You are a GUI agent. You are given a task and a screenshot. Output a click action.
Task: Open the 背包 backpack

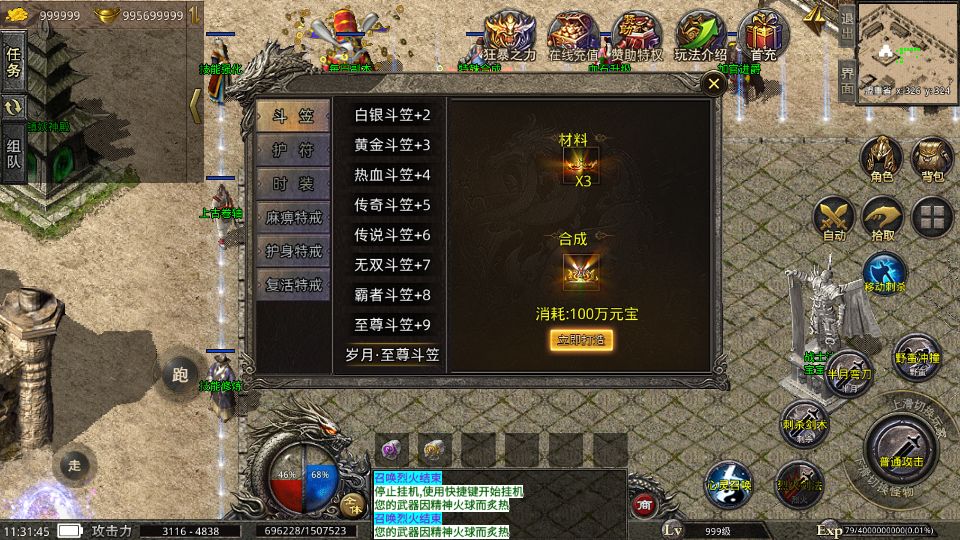tap(932, 158)
